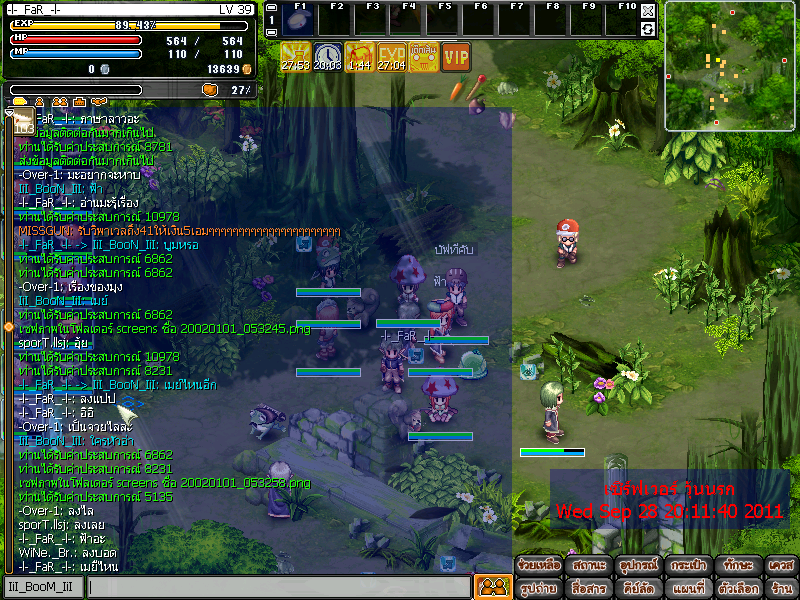Open the เควส (Quest) log
The height and width of the screenshot is (600, 800).
click(781, 566)
